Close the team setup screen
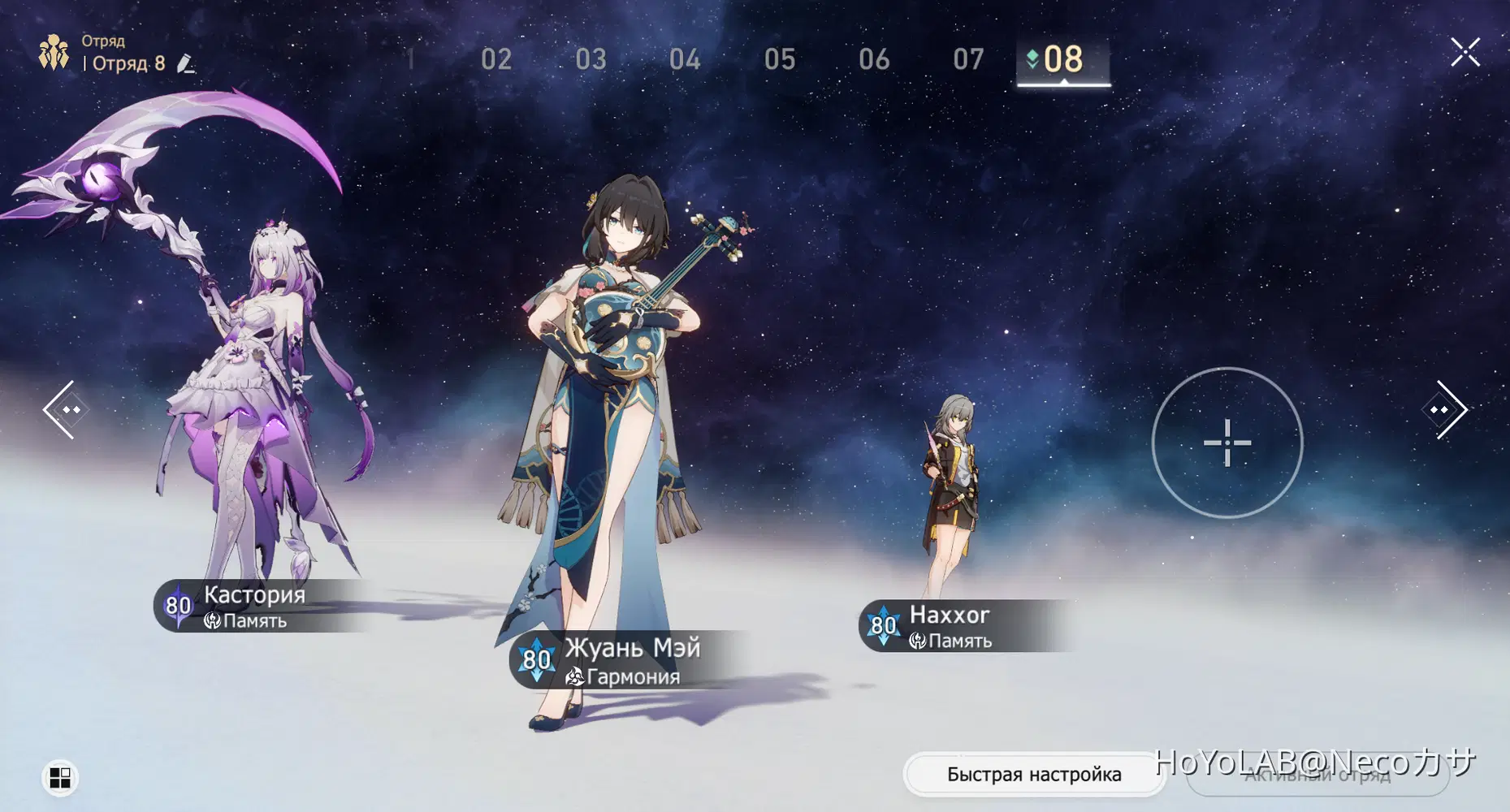 [x=1465, y=53]
